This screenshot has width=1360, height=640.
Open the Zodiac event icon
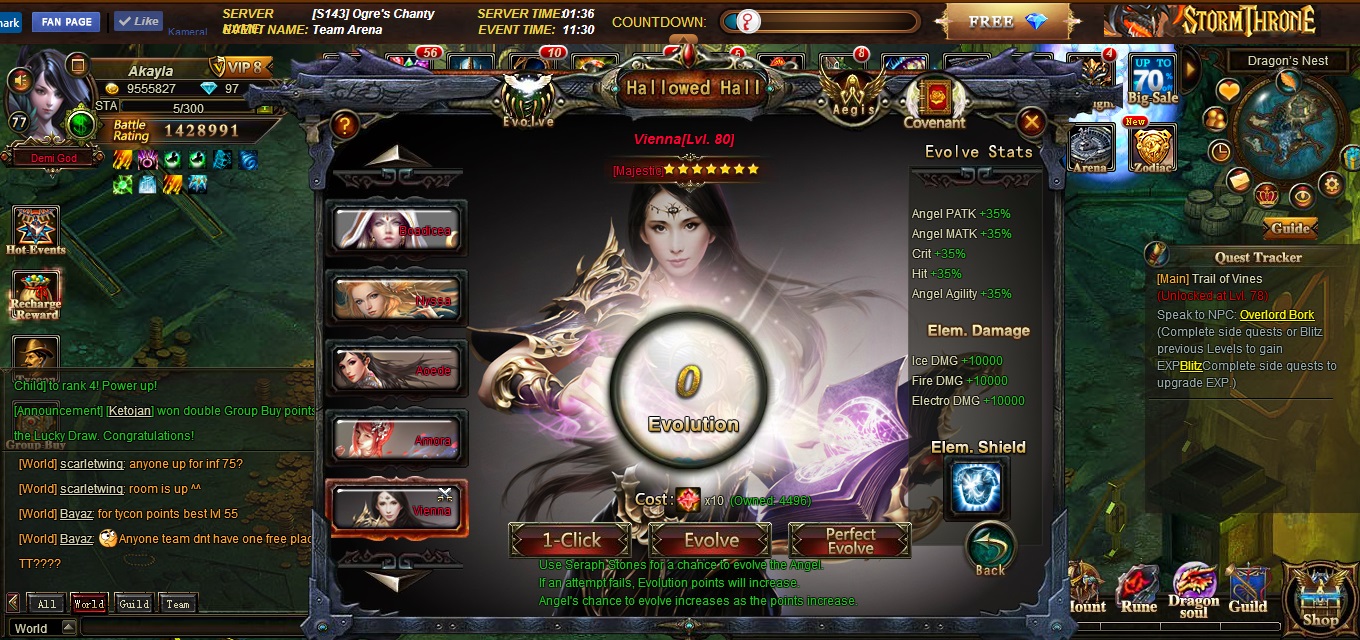coord(1152,151)
